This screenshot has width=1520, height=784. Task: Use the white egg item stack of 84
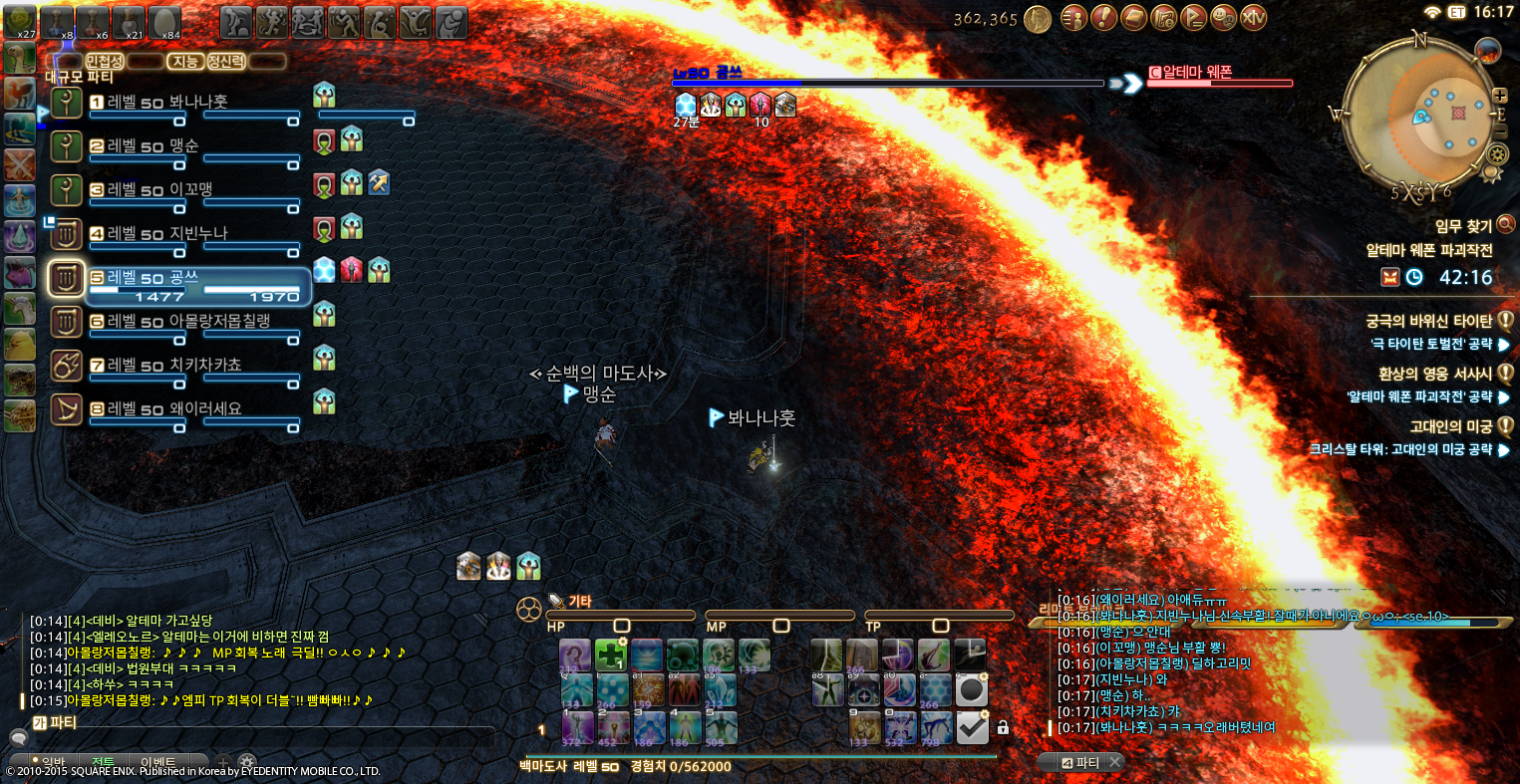pyautogui.click(x=164, y=21)
